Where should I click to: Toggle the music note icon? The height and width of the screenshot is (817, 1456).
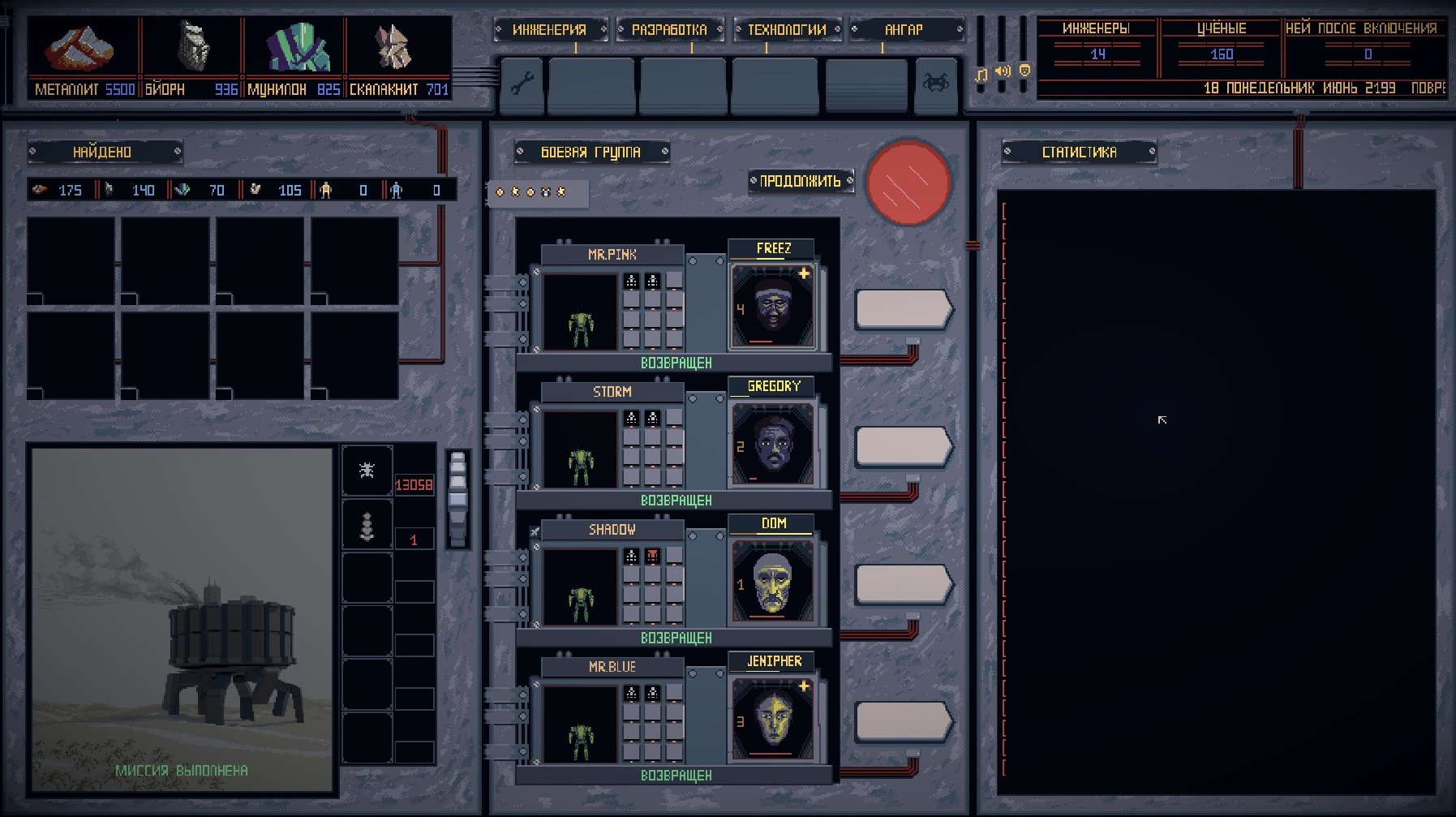(981, 75)
